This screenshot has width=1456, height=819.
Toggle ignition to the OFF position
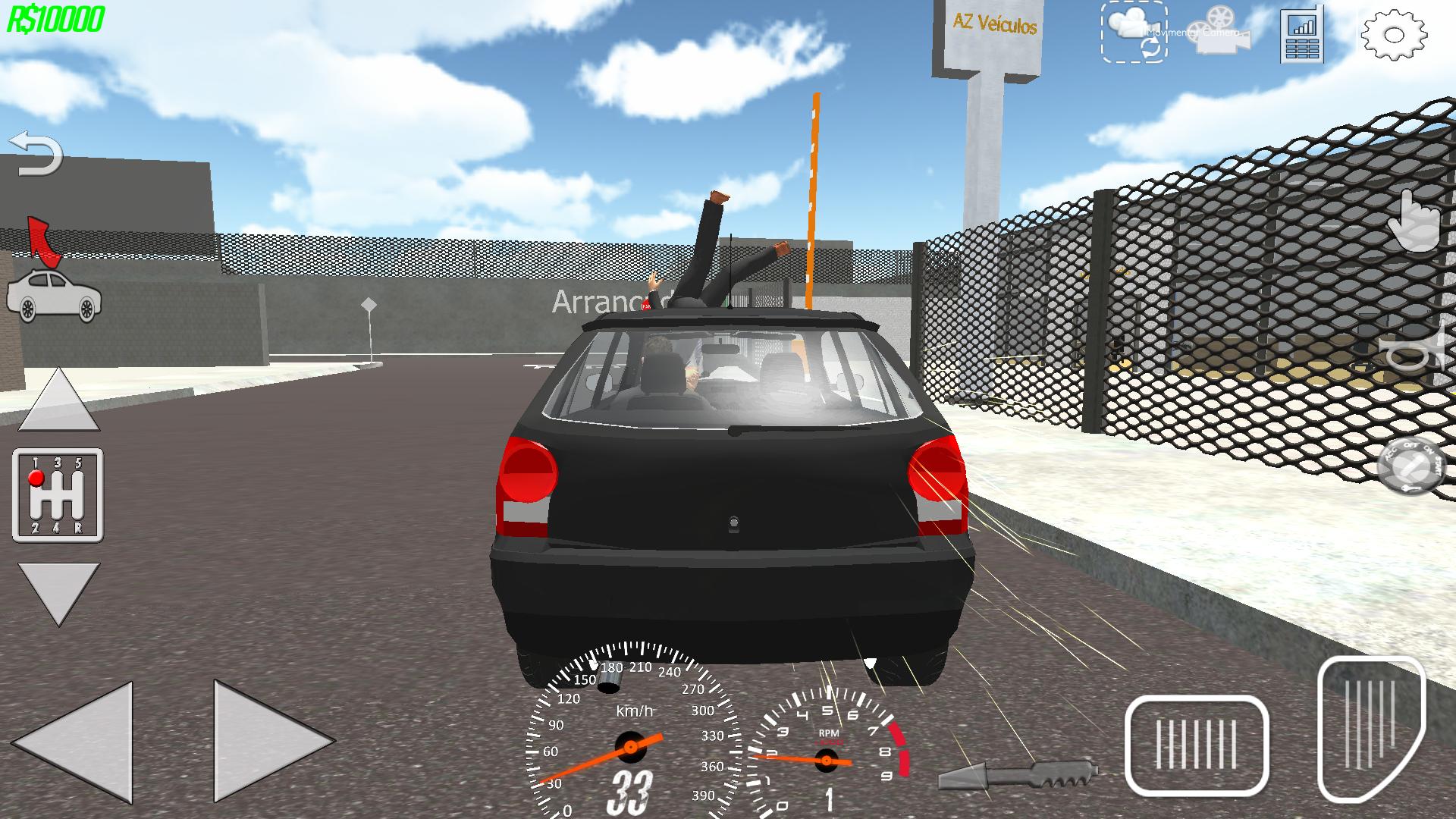point(1411,446)
